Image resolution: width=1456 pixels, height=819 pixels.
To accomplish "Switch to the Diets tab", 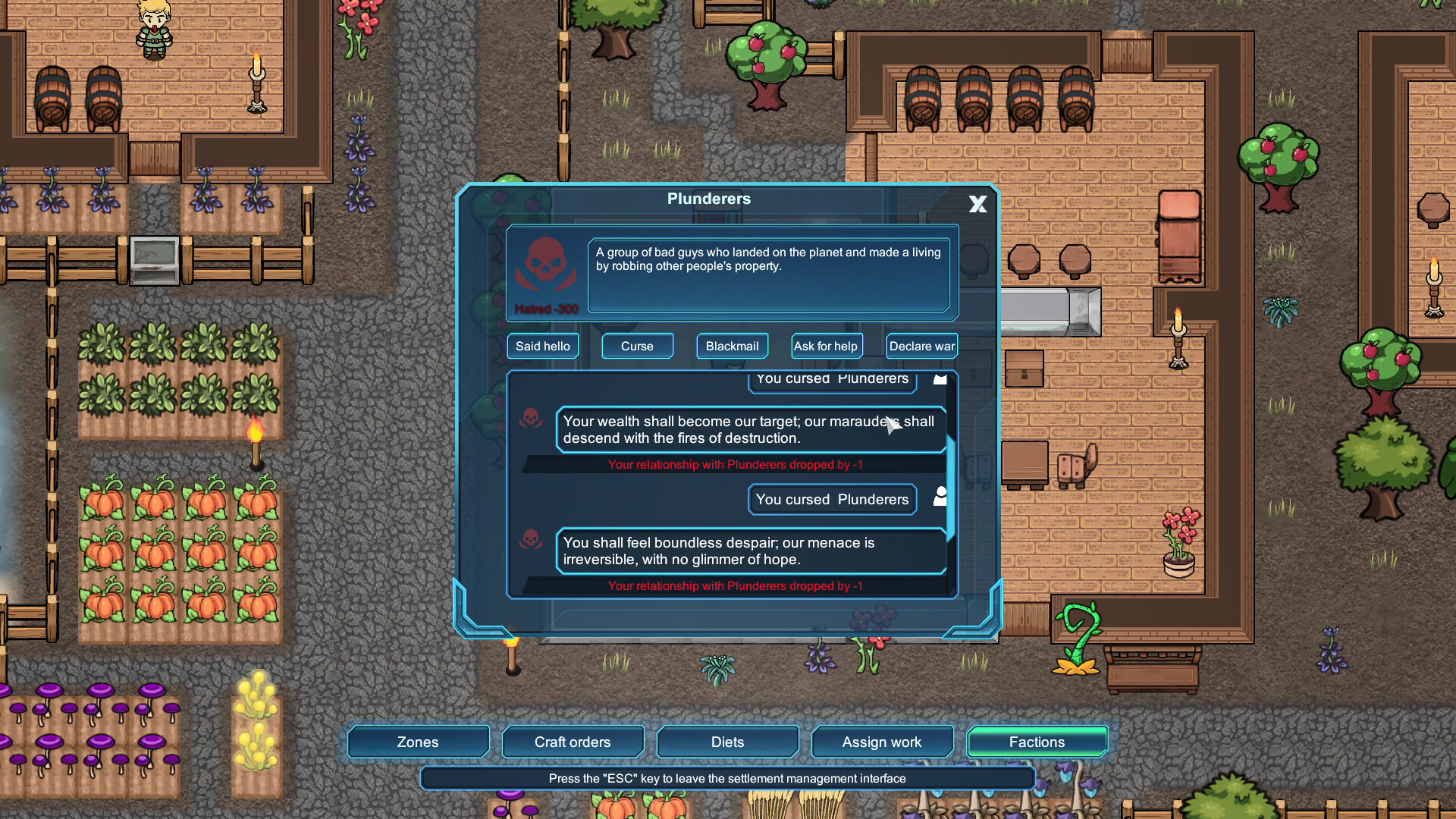I will coord(727,742).
